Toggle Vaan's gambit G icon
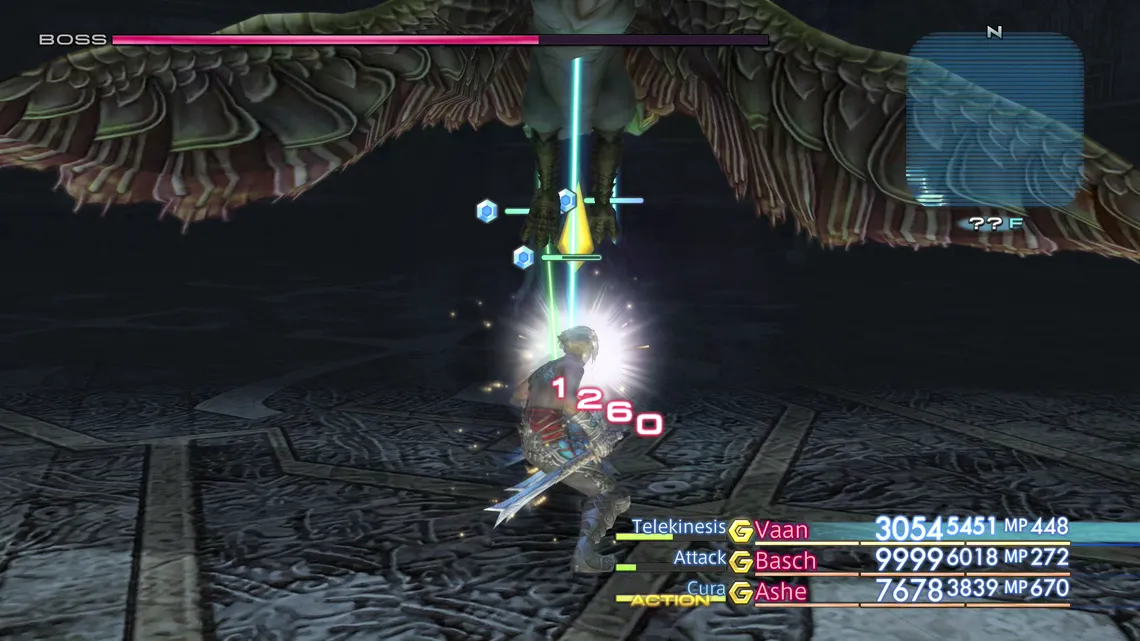 [740, 531]
